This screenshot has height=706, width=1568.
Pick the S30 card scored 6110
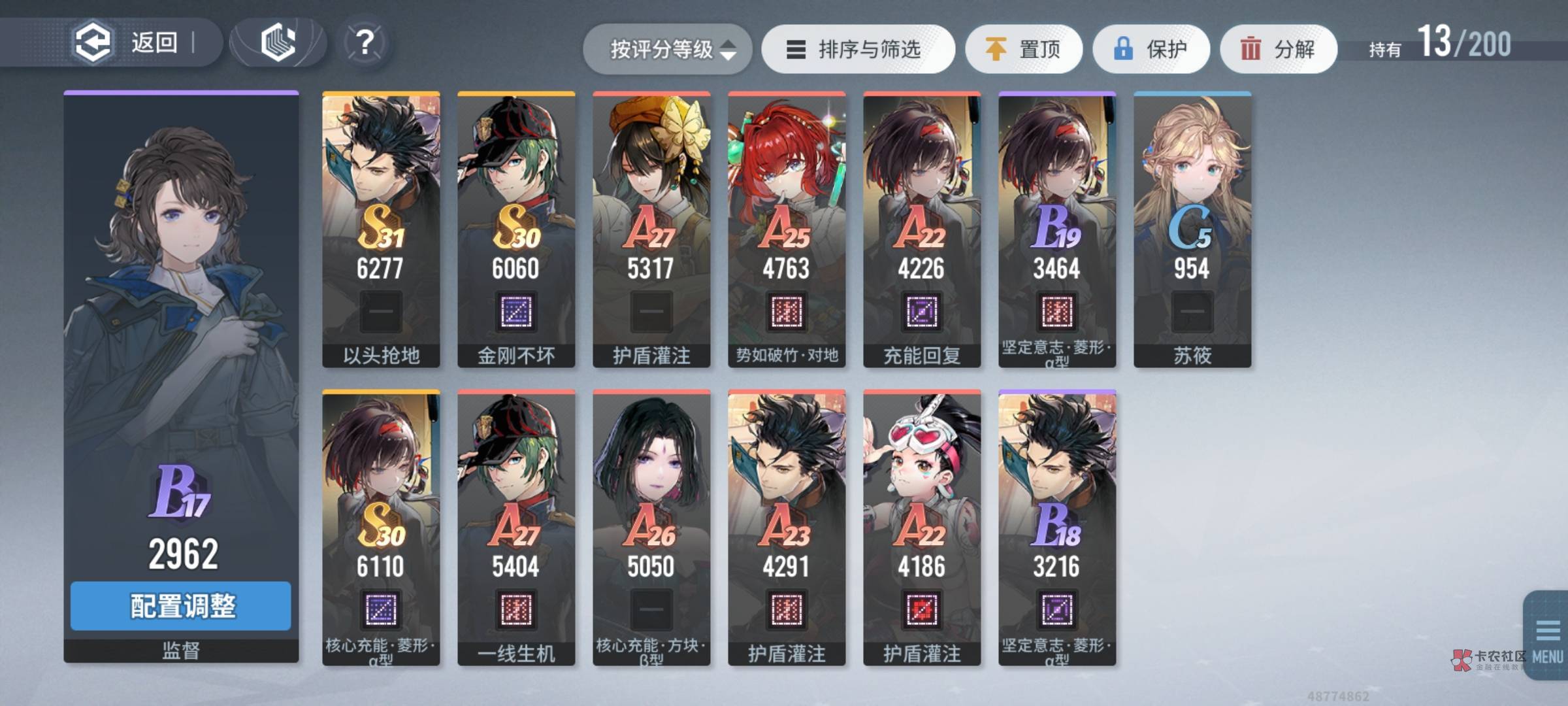click(x=381, y=527)
